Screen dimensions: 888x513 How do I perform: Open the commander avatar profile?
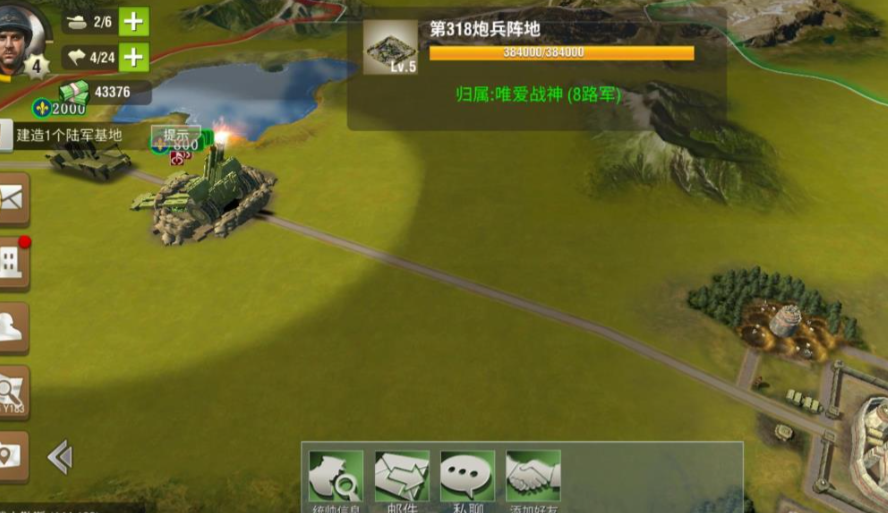(20, 40)
